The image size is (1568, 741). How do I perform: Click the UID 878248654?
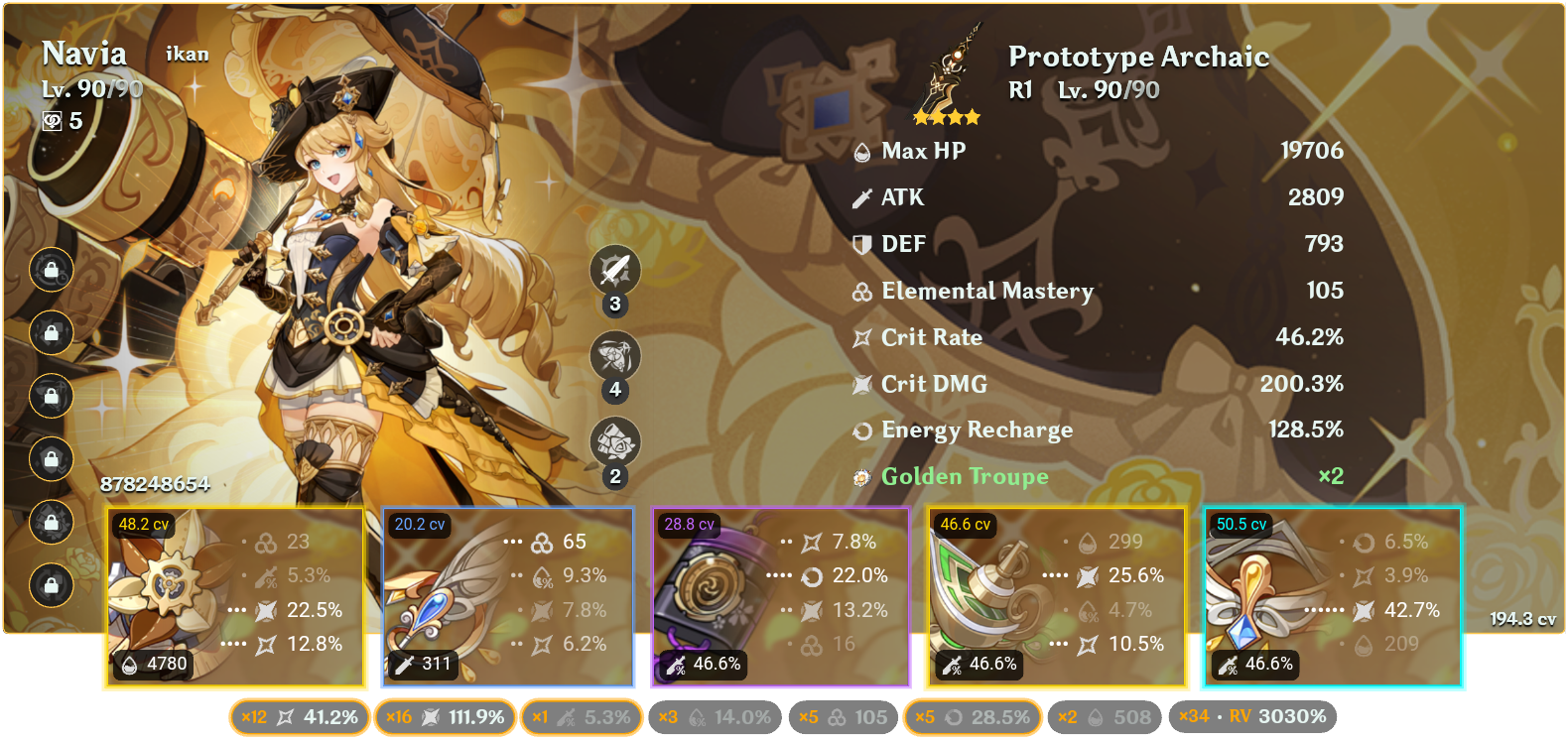[155, 486]
